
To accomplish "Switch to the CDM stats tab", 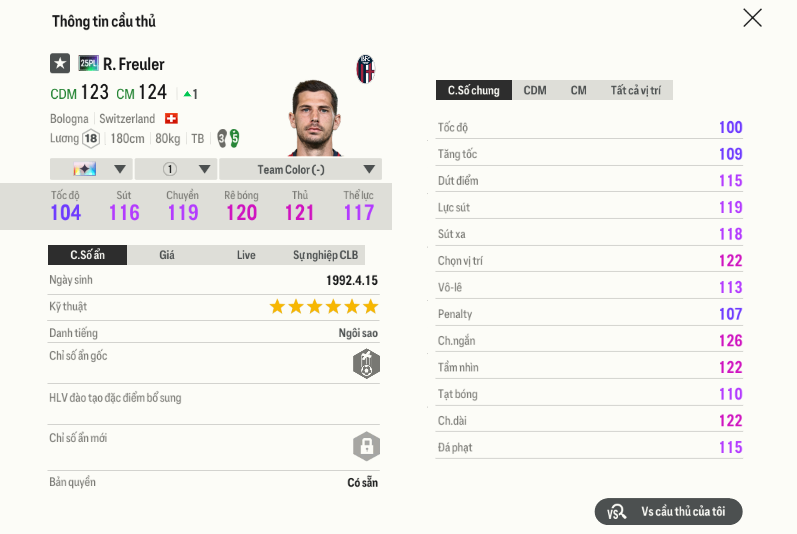I will (535, 91).
